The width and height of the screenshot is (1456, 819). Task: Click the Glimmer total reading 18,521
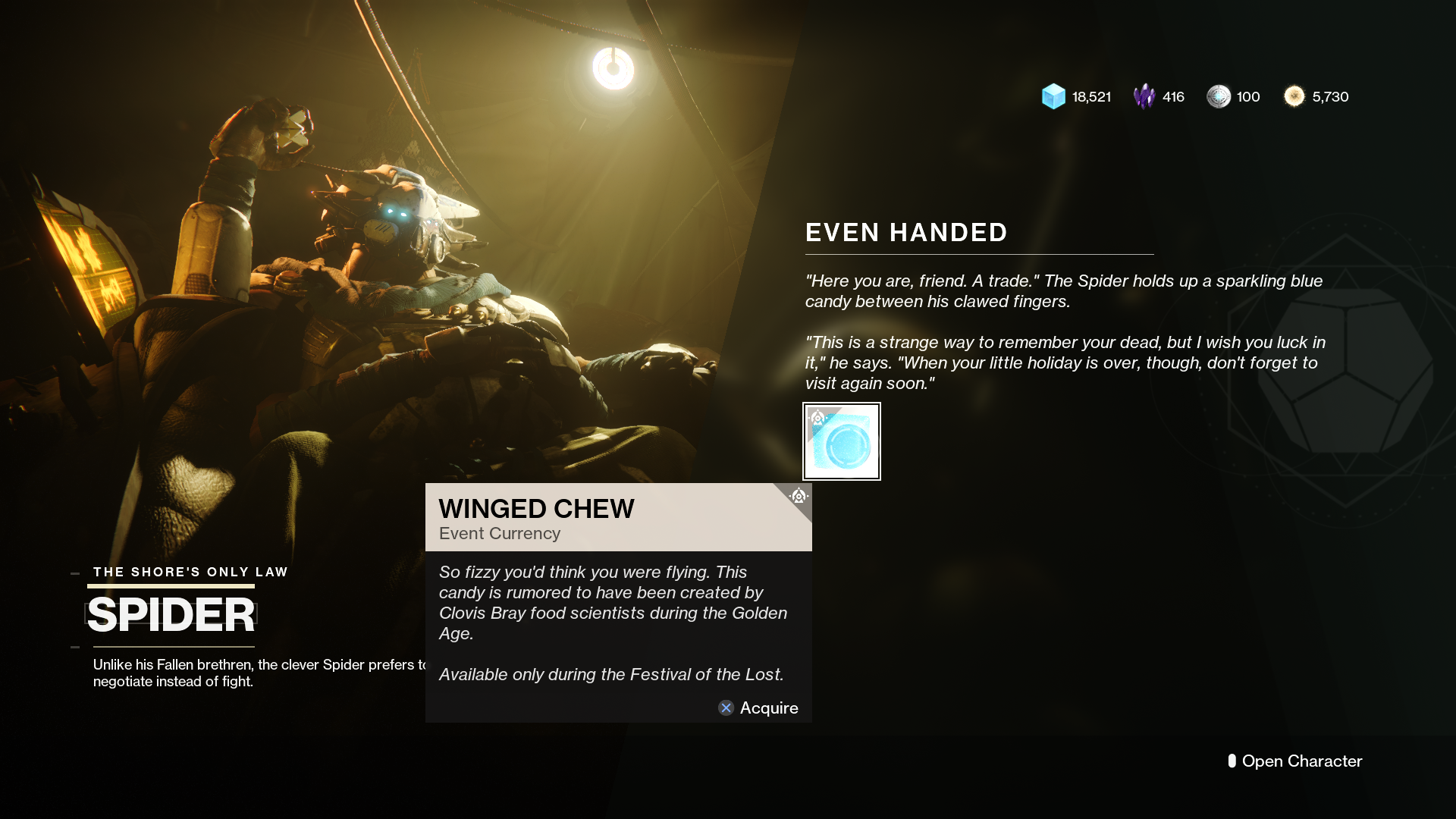point(1090,96)
